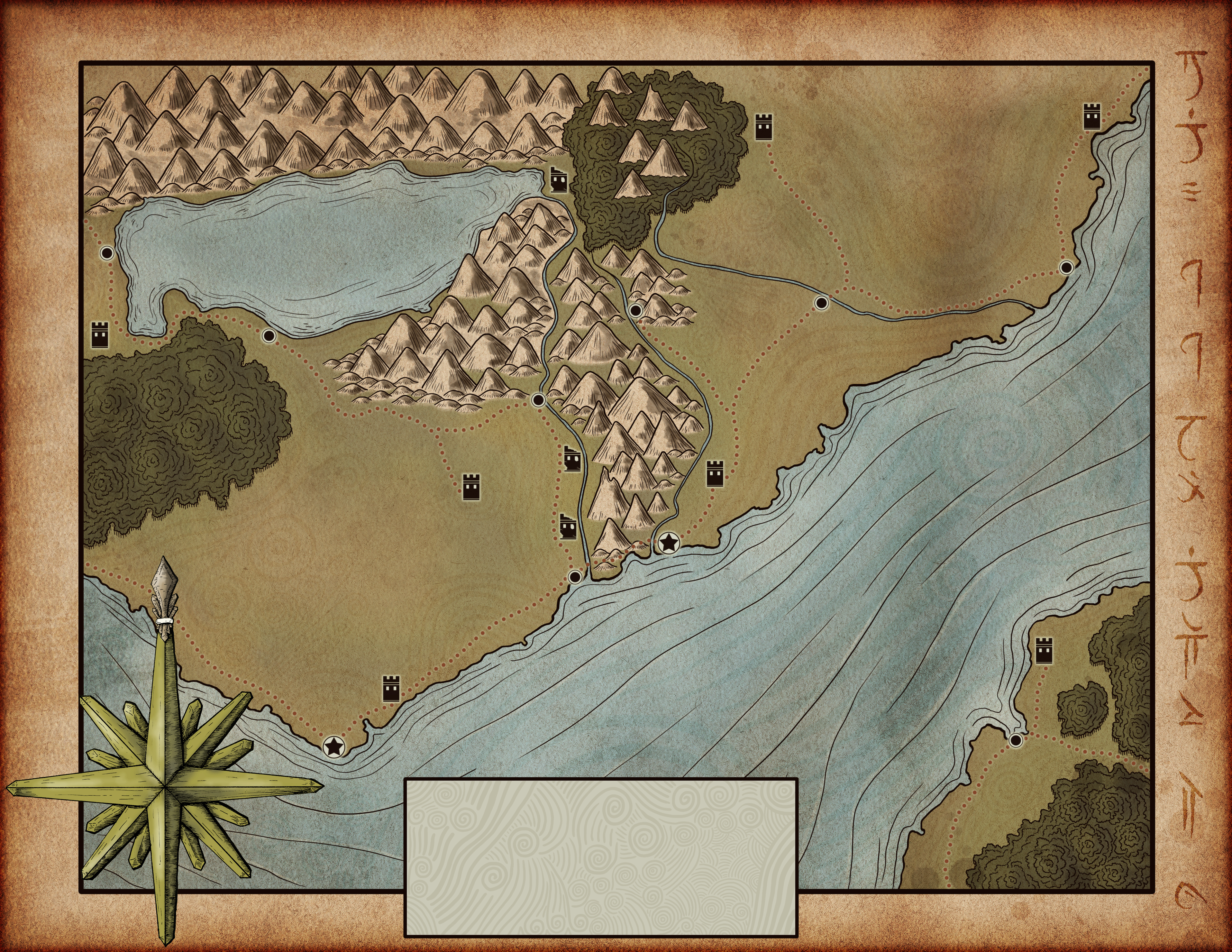Select the star city marker beside the coastal mountains
Viewport: 1232px width, 952px height.
(669, 543)
